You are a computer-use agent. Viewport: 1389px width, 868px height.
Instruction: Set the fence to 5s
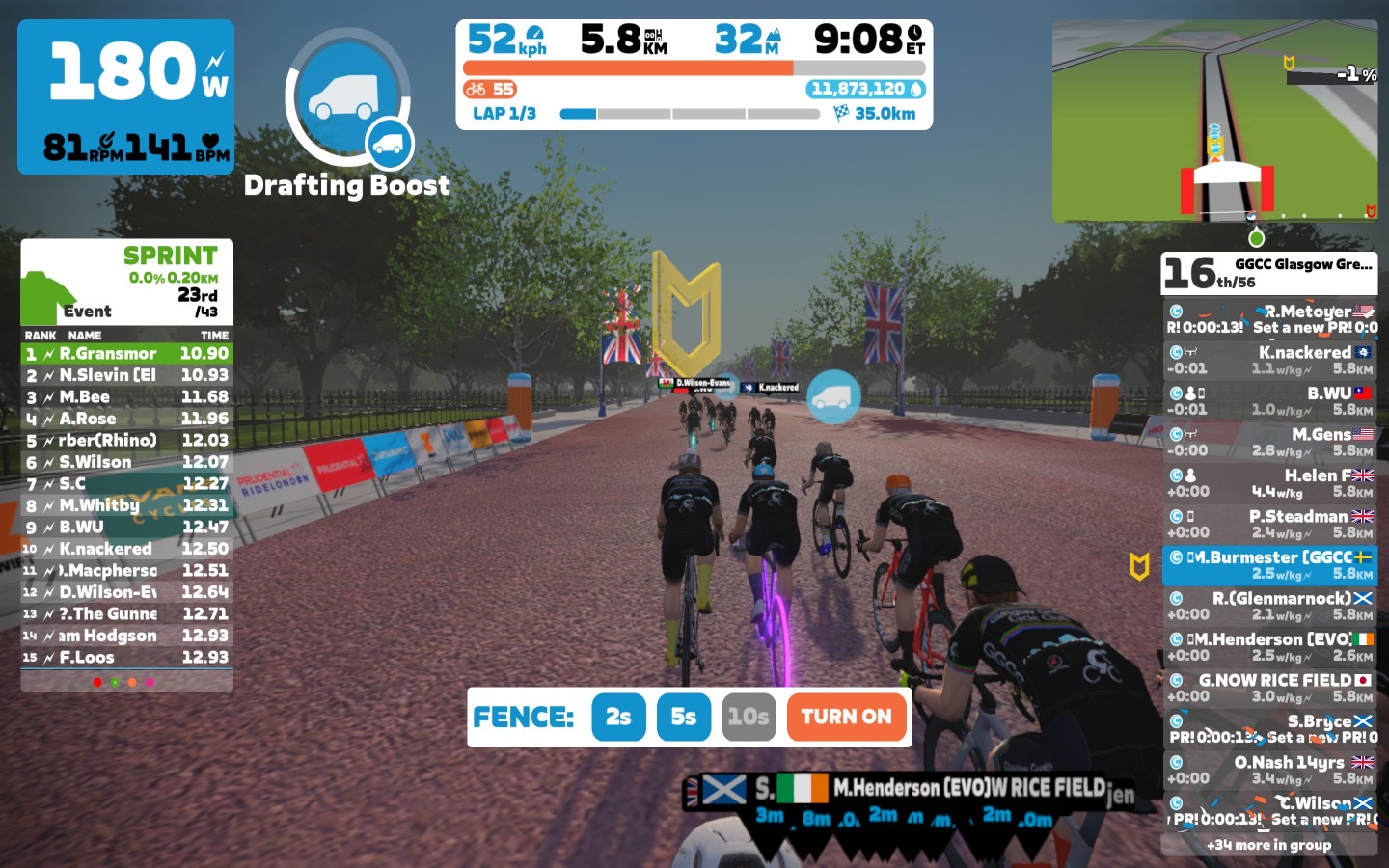click(x=684, y=717)
